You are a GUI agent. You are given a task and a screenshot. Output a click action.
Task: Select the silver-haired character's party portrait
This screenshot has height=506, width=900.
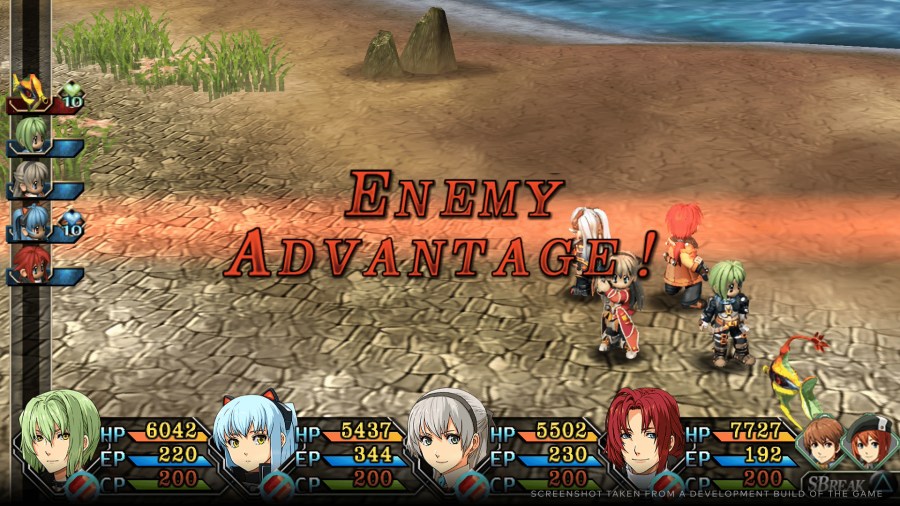pyautogui.click(x=447, y=437)
